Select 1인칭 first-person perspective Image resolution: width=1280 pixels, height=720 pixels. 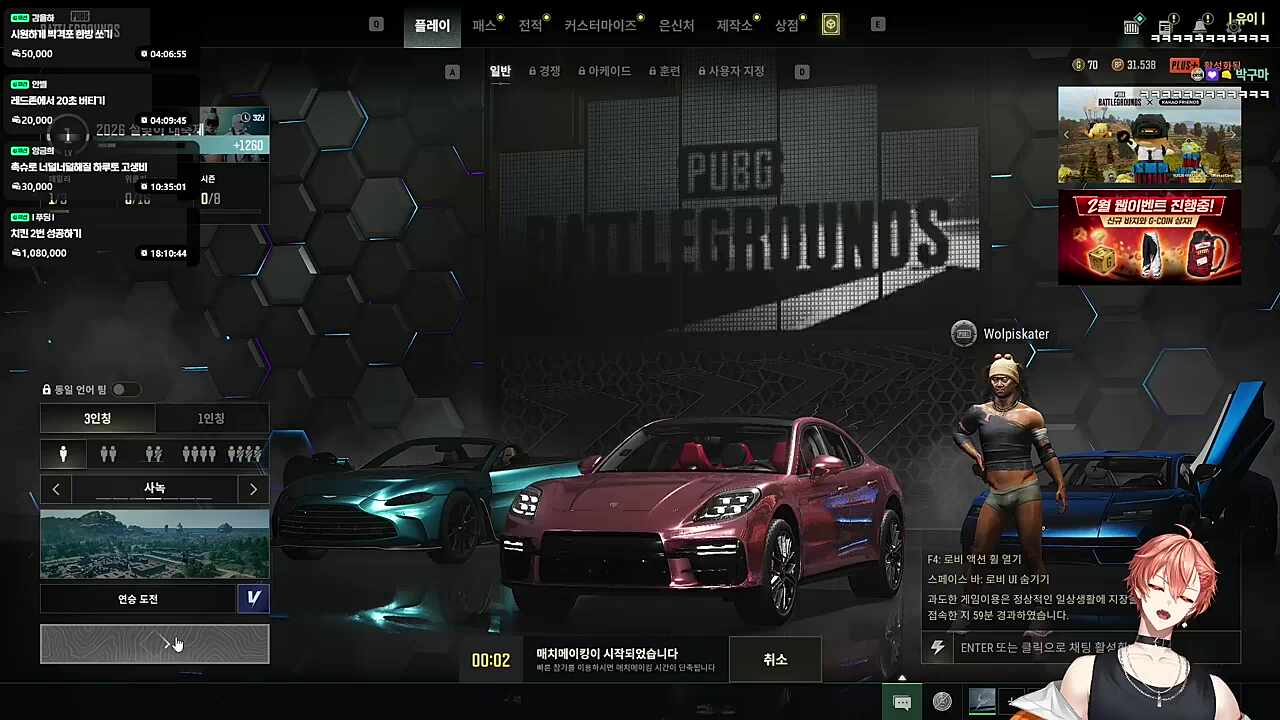[211, 418]
